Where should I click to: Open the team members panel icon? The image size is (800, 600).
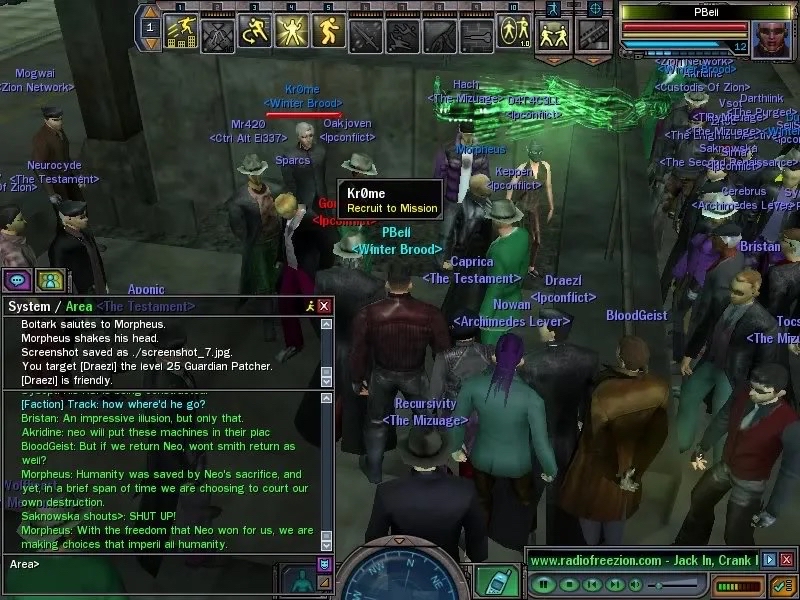click(x=50, y=279)
